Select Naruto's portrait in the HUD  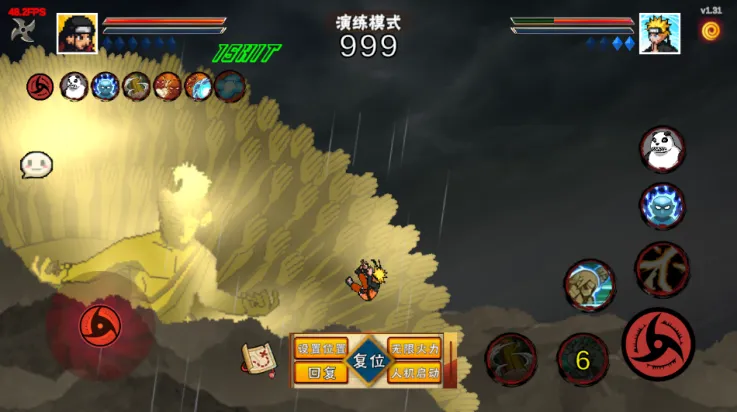pyautogui.click(x=660, y=33)
